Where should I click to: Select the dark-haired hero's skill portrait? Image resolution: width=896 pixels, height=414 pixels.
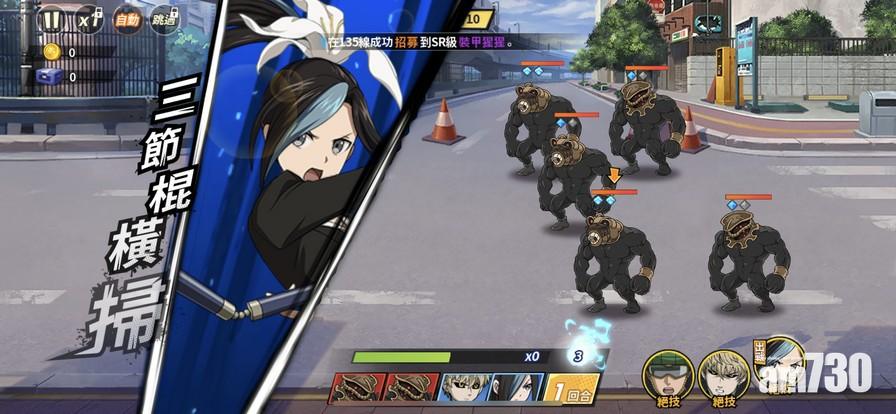[x=780, y=363]
